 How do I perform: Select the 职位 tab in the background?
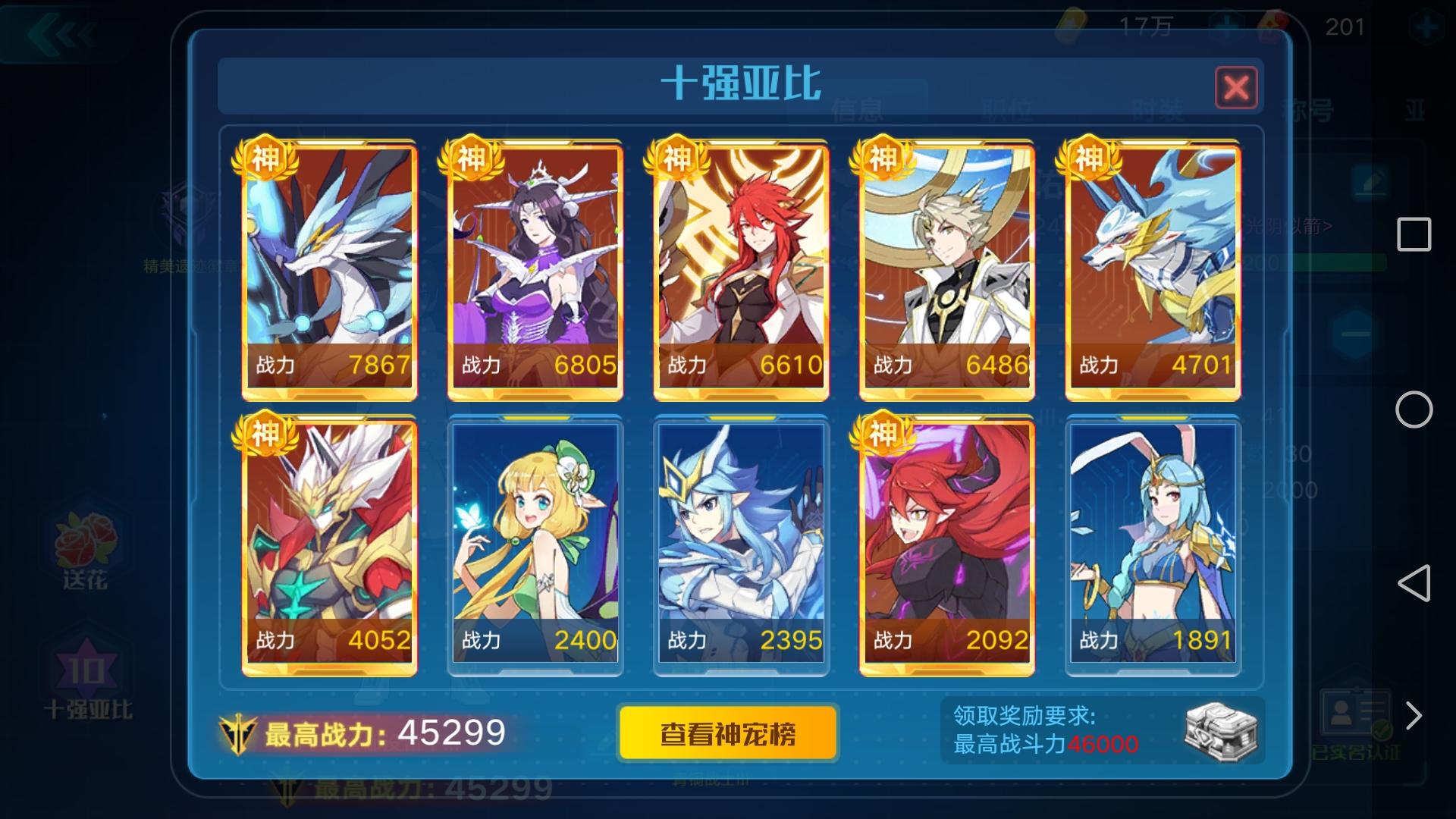click(1006, 108)
